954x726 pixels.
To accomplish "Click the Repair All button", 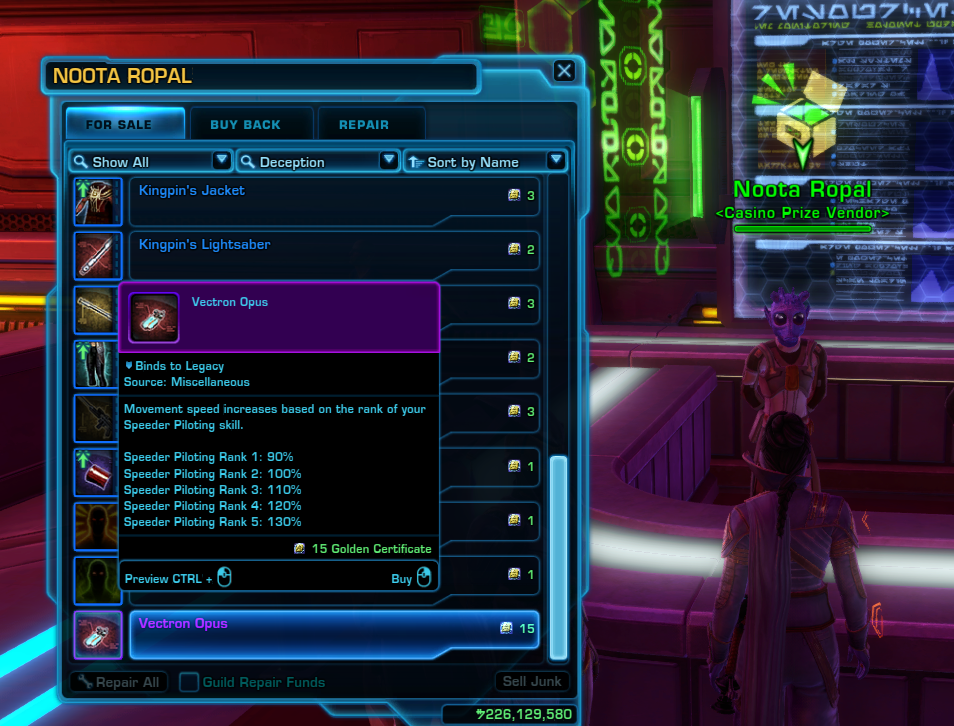I will pos(117,682).
